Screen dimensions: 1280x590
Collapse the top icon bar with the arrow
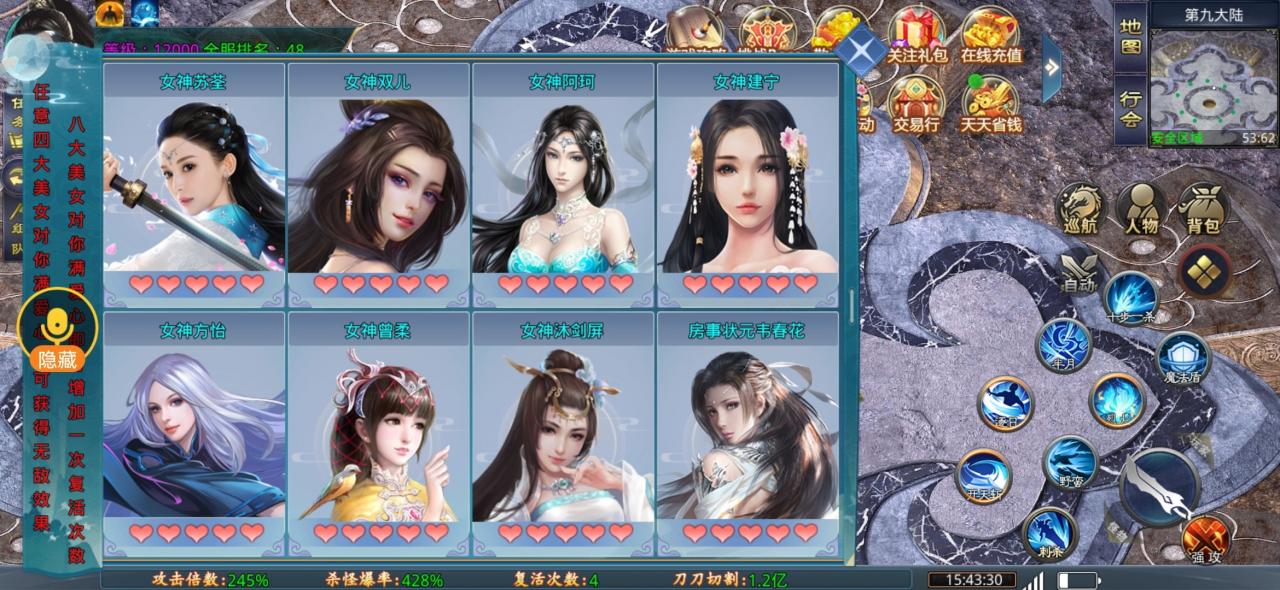point(1052,66)
